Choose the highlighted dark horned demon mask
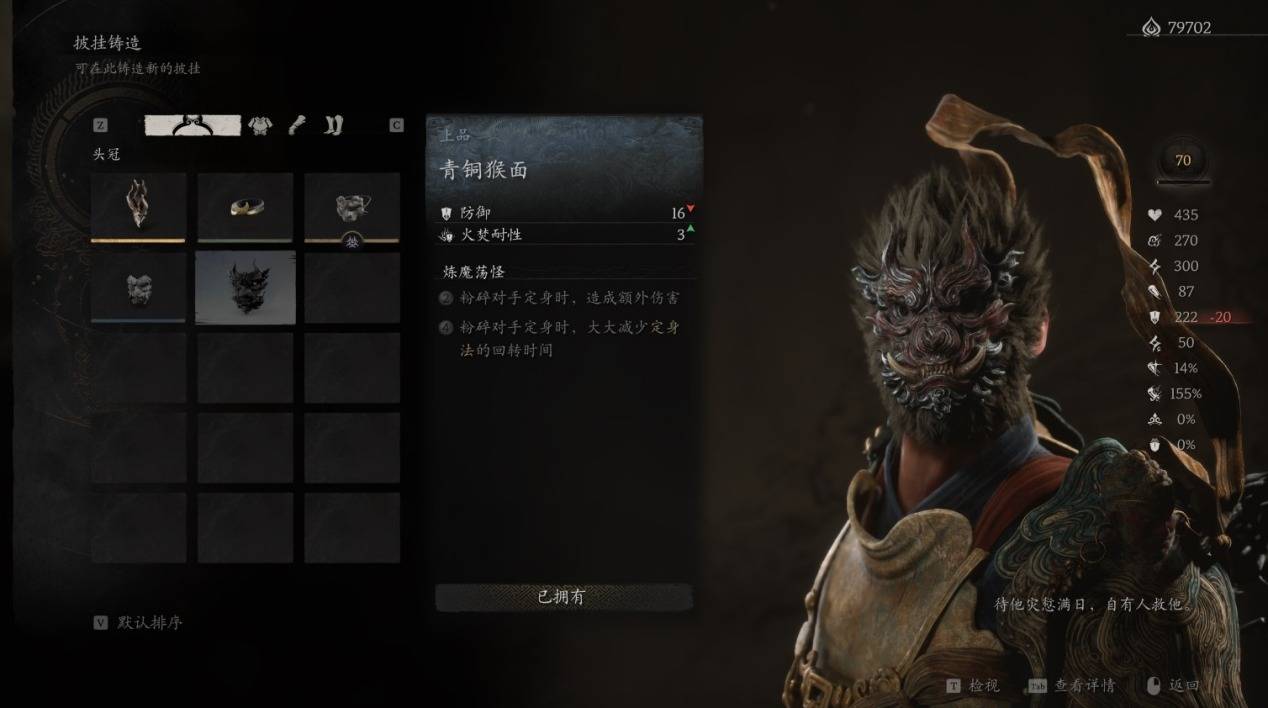This screenshot has width=1268, height=708. (245, 287)
